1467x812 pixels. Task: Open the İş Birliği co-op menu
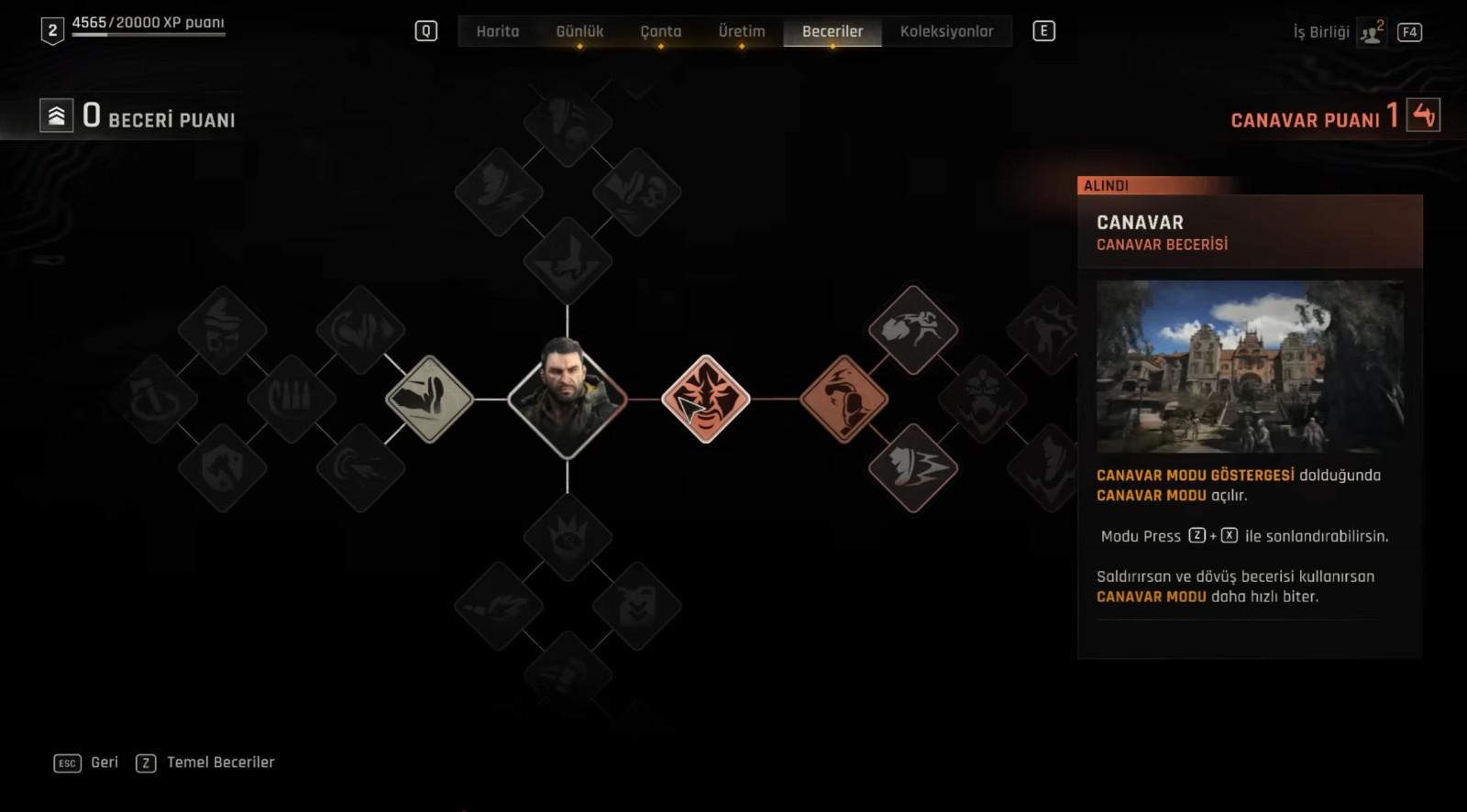(1338, 32)
